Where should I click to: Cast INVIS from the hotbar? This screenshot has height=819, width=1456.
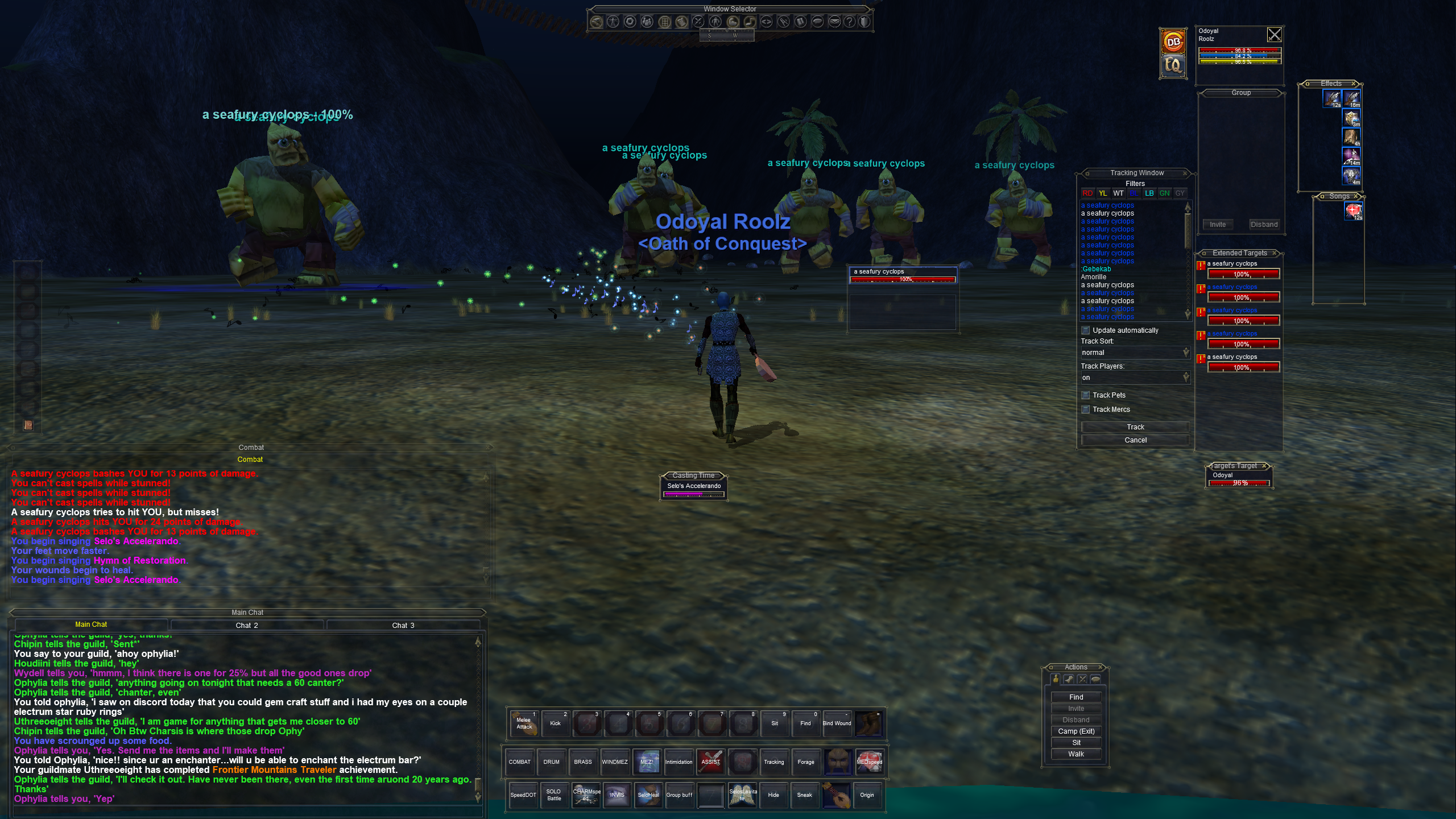point(617,795)
